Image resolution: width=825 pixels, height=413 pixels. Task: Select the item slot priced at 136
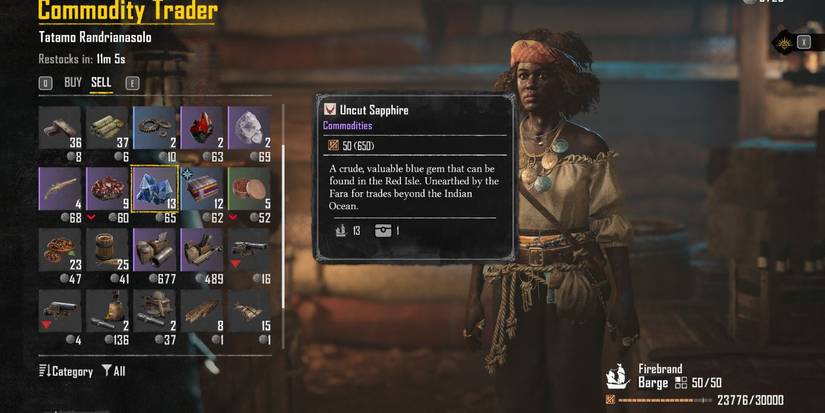108,310
